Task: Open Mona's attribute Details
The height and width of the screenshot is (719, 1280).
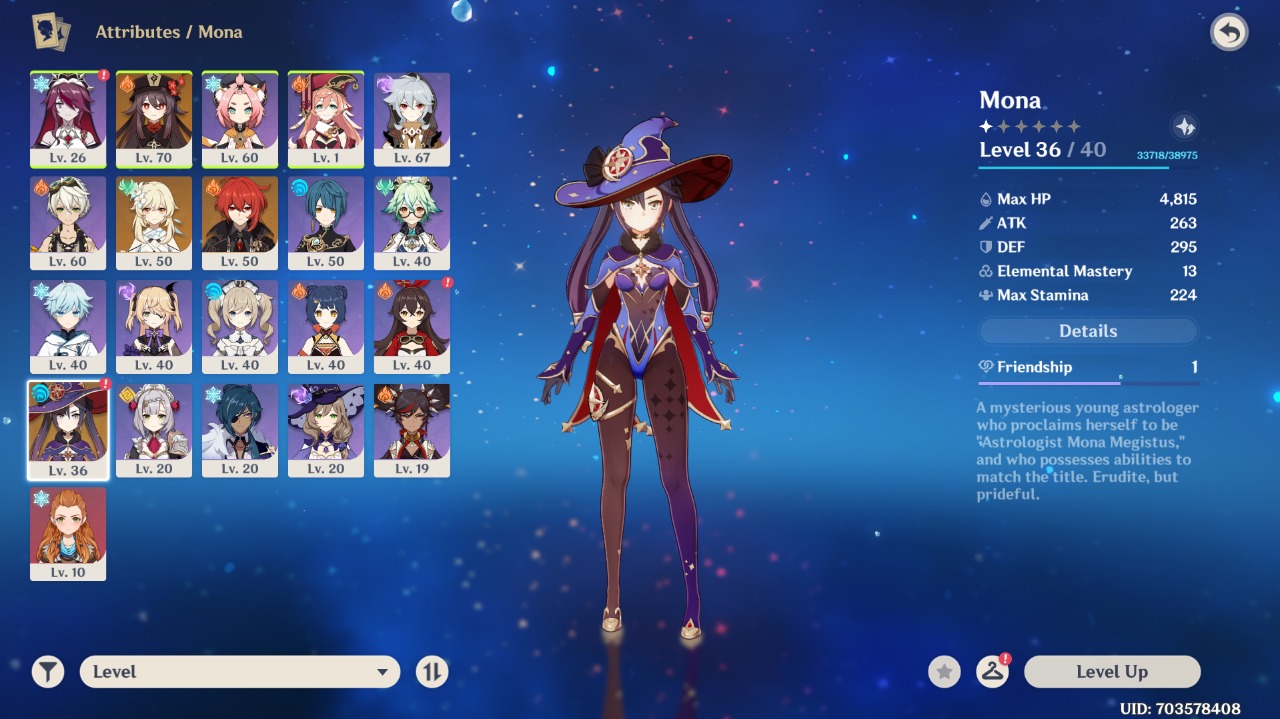Action: pos(1088,331)
